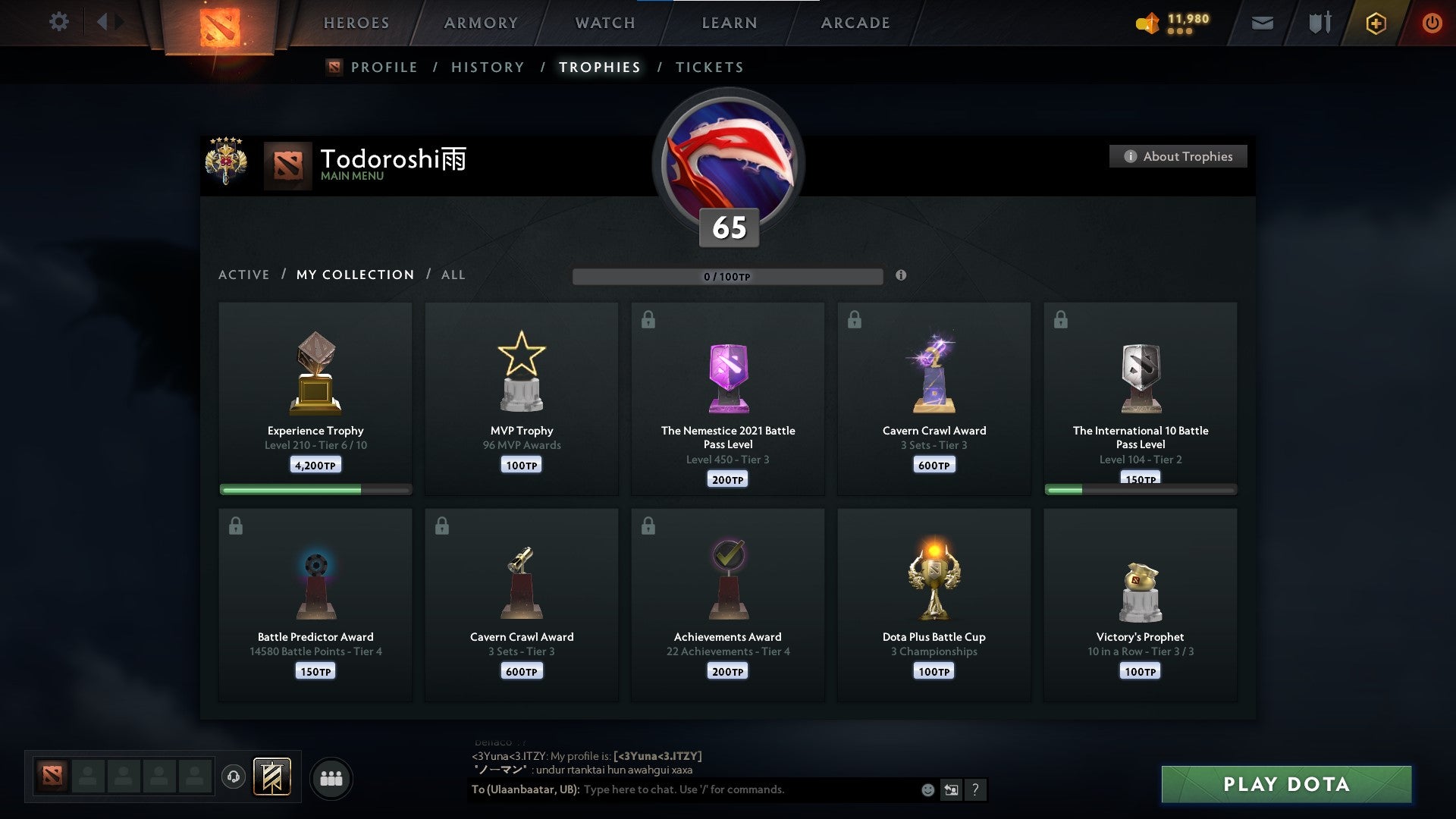The width and height of the screenshot is (1456, 819).
Task: Select the emoticon smiley in chat bar
Action: point(929,789)
